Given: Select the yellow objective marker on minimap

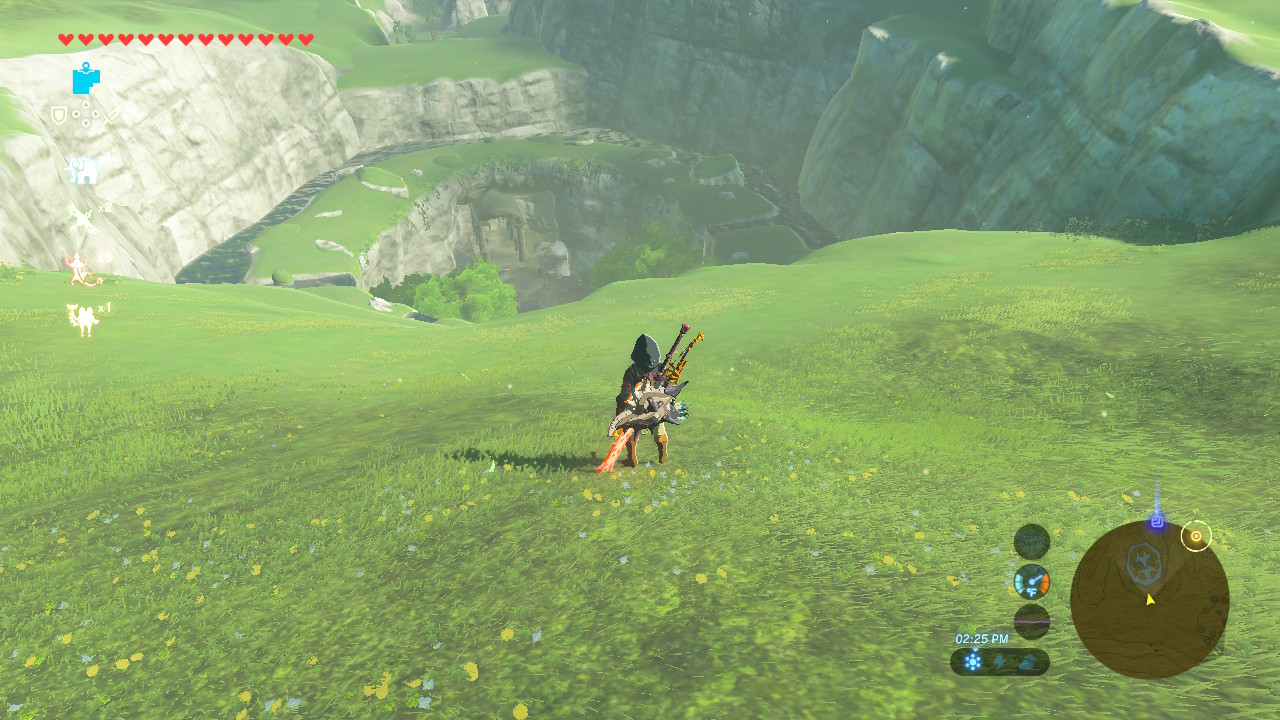Looking at the screenshot, I should pos(1195,537).
